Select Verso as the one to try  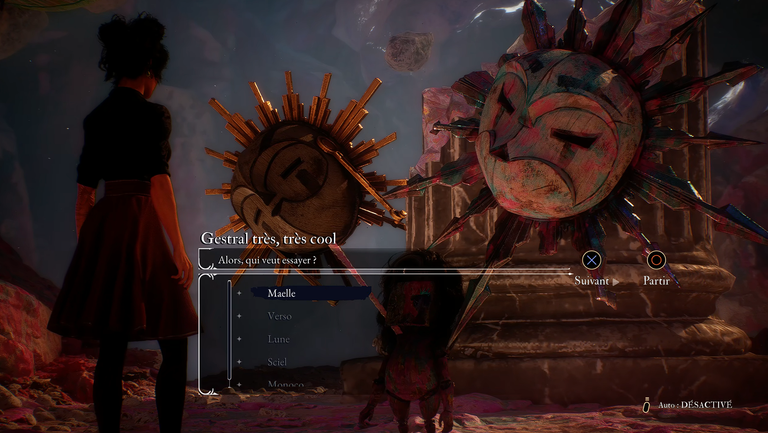280,316
